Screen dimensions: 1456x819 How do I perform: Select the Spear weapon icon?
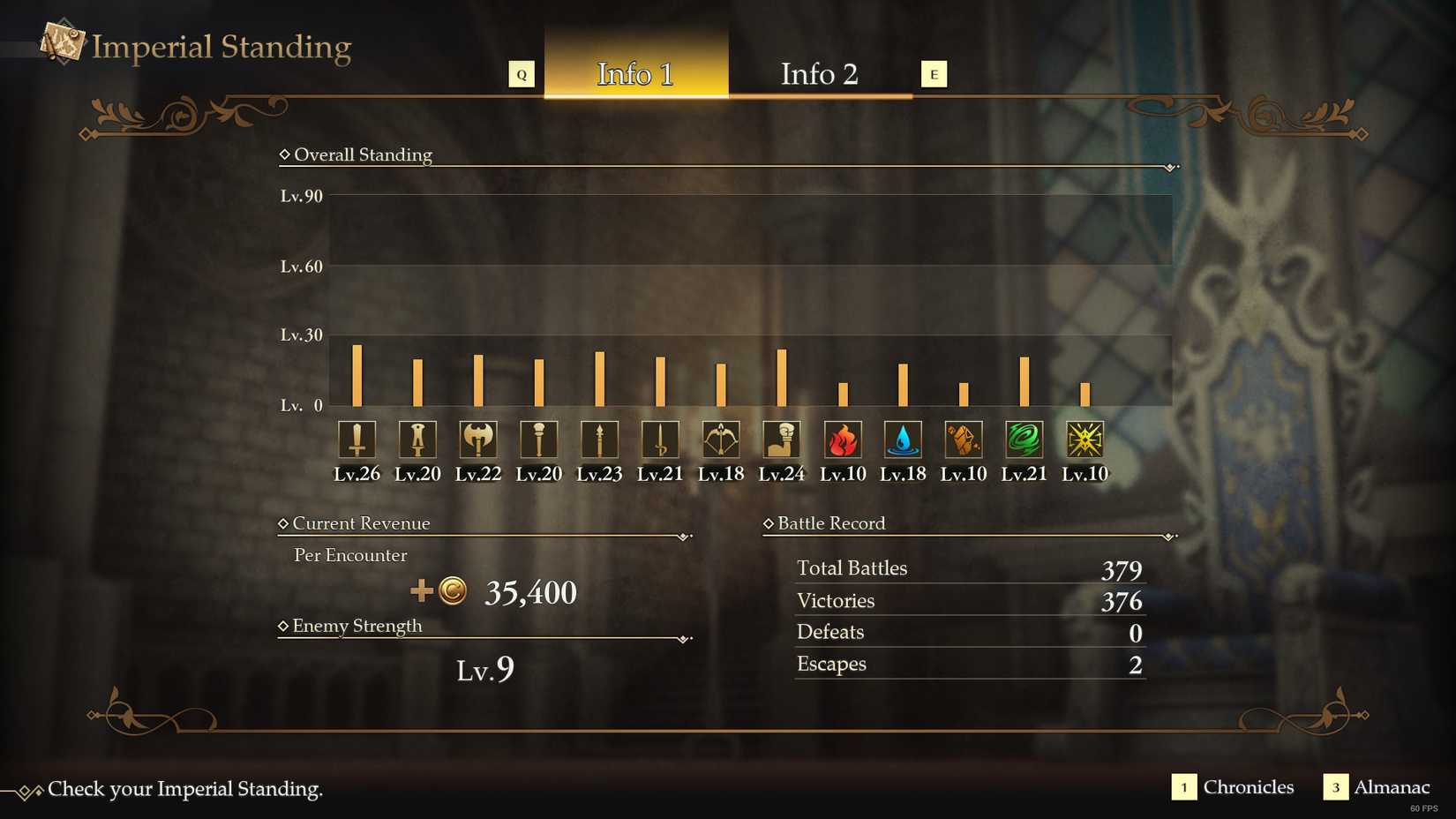coord(599,439)
